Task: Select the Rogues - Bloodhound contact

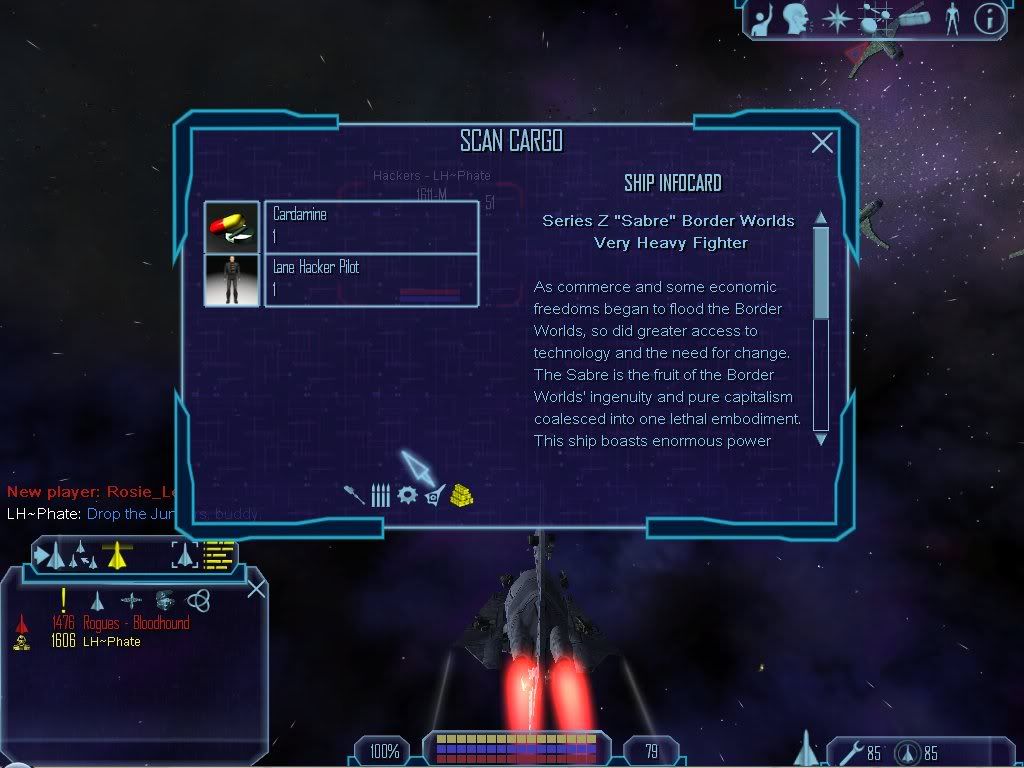Action: tap(136, 623)
